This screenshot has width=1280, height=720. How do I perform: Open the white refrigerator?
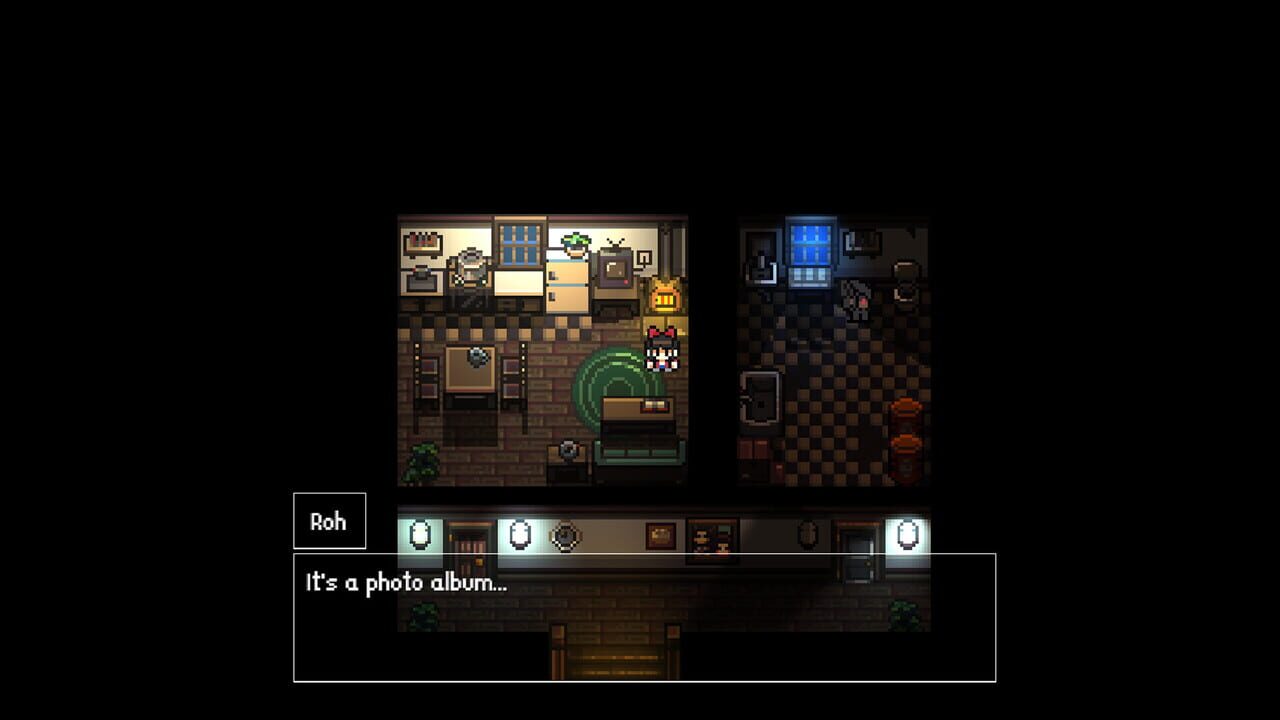(566, 283)
